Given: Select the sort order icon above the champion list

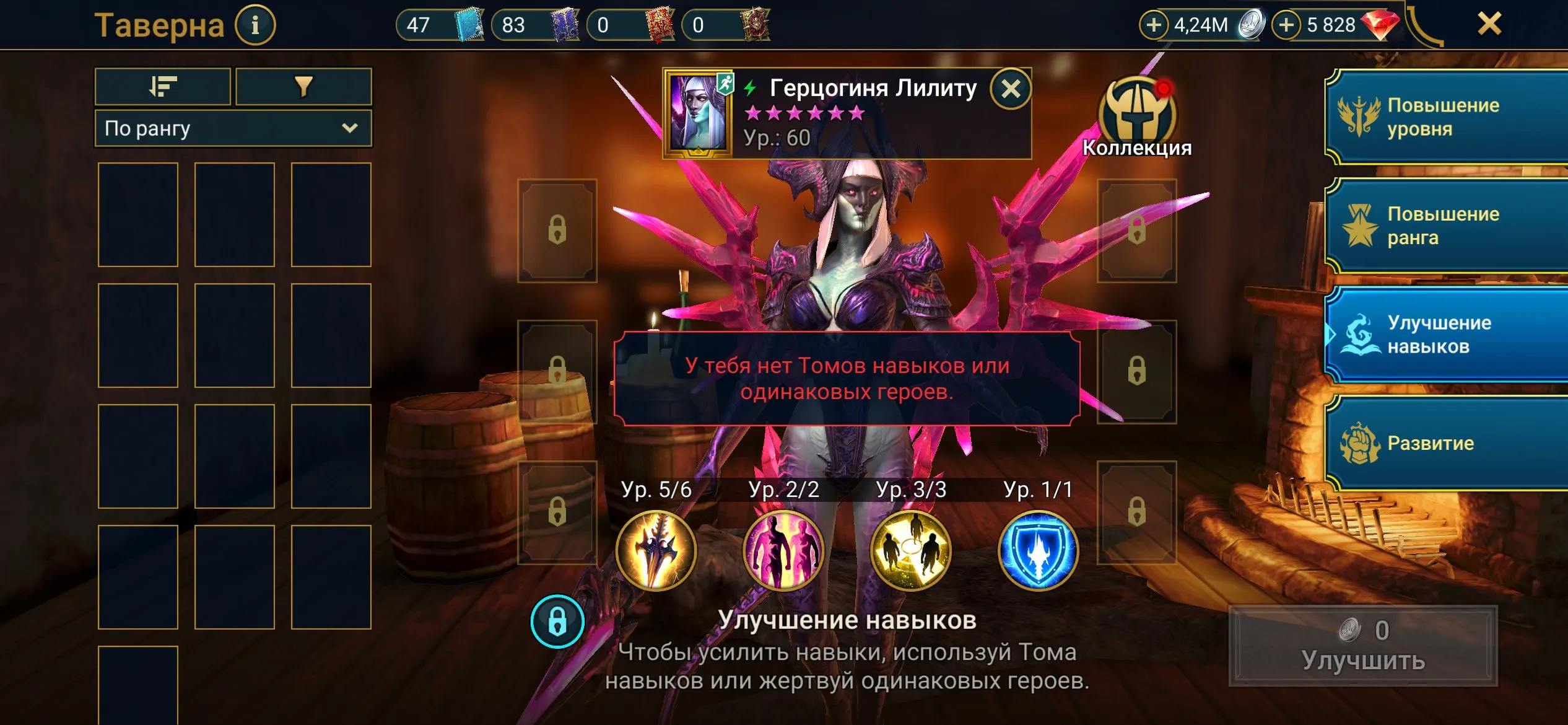Looking at the screenshot, I should 162,86.
